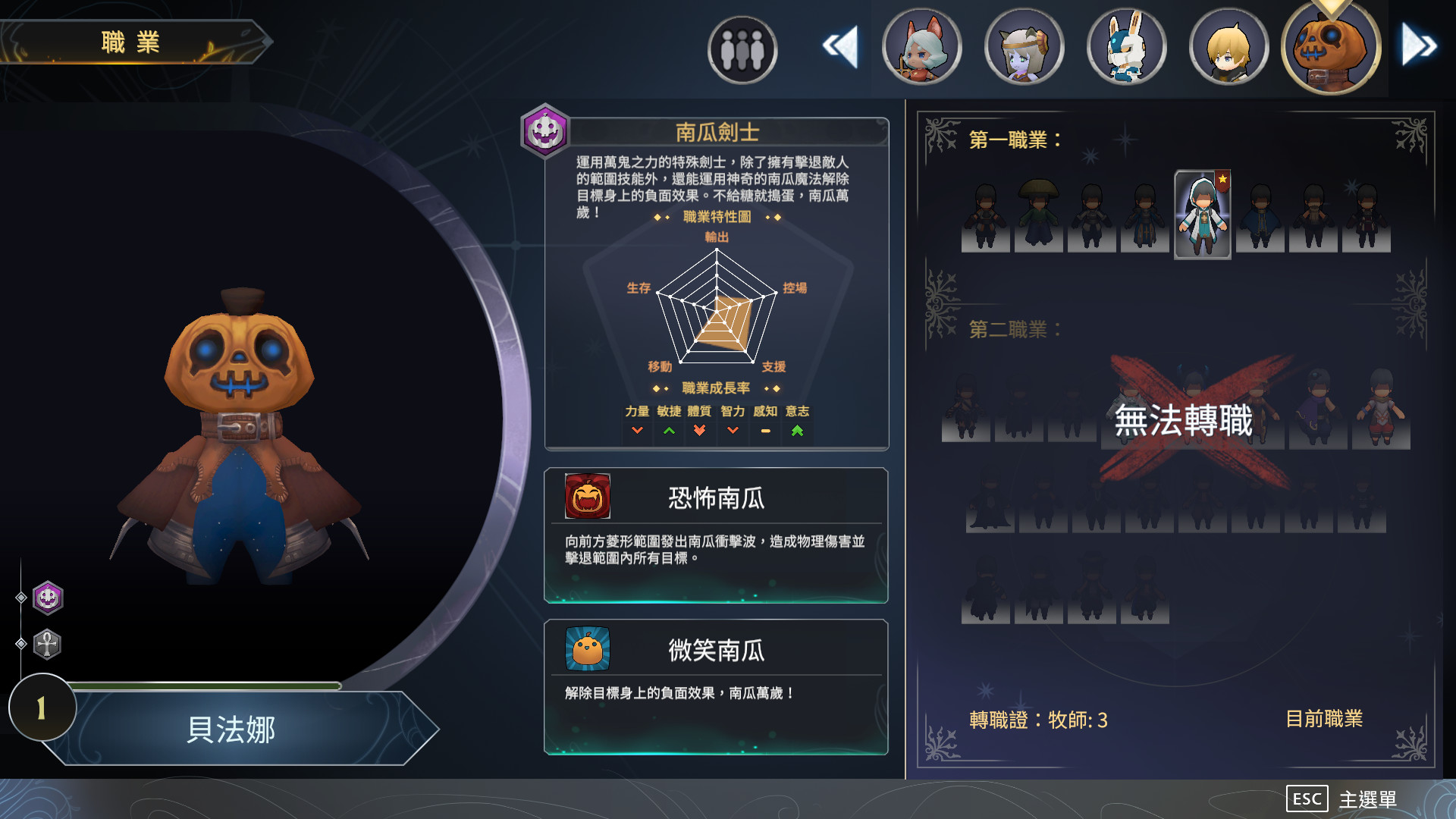Select the blue rabbit character portrait
Viewport: 1456px width, 819px height.
[1126, 46]
